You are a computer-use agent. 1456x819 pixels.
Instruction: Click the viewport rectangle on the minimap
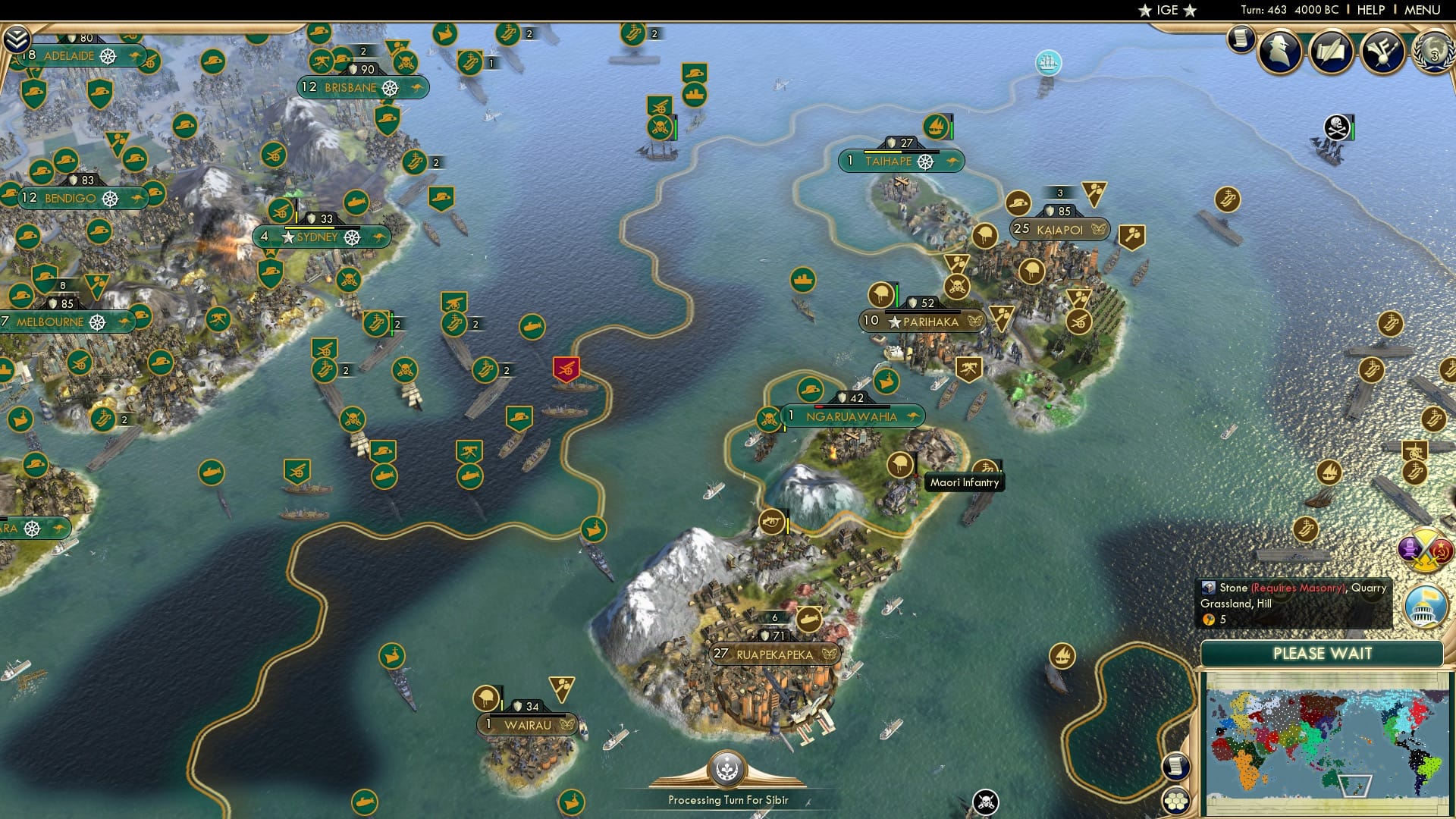[1354, 786]
